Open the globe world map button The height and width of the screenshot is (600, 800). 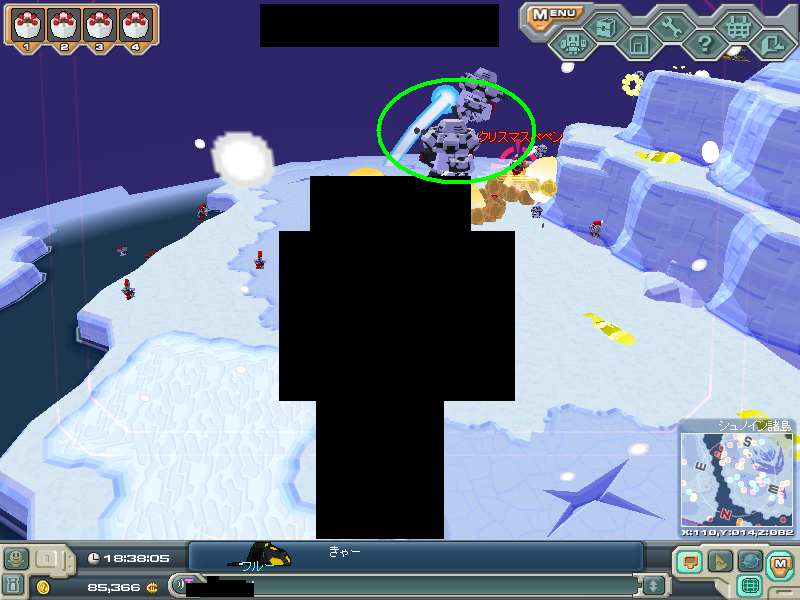coord(750,563)
